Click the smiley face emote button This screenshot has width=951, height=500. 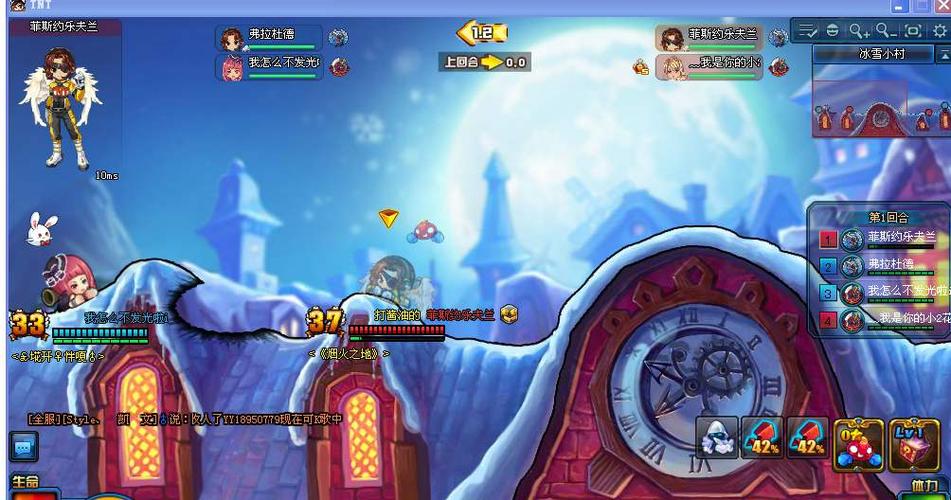pos(833,31)
